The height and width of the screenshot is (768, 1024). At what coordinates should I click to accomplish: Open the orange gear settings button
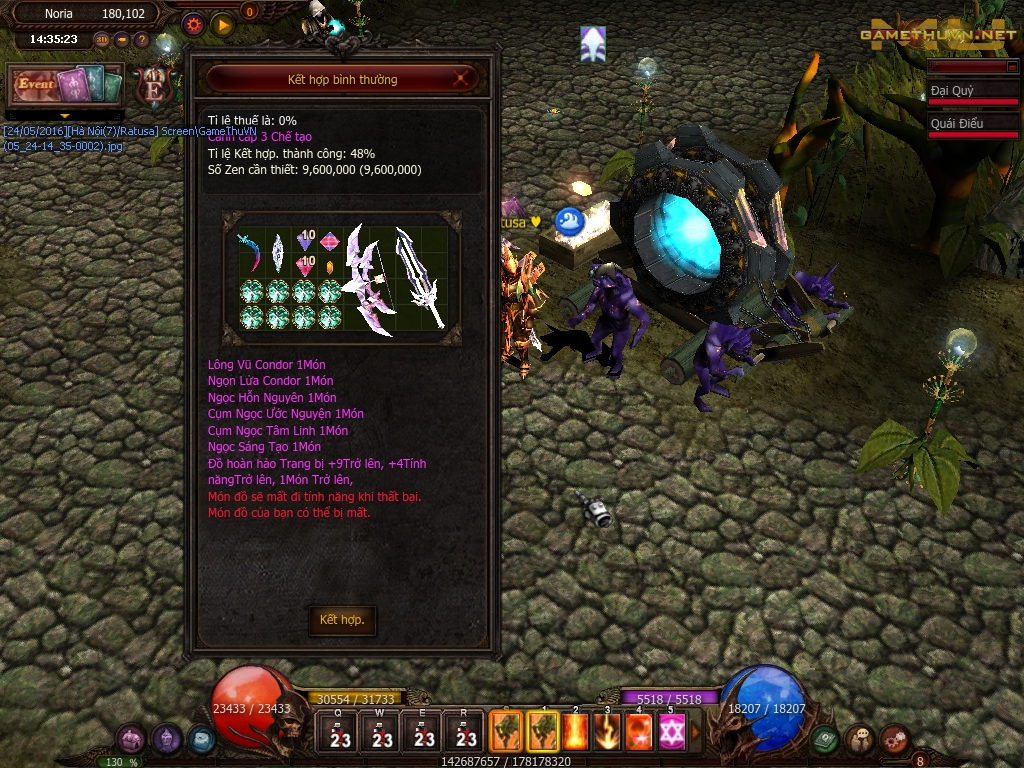[193, 24]
